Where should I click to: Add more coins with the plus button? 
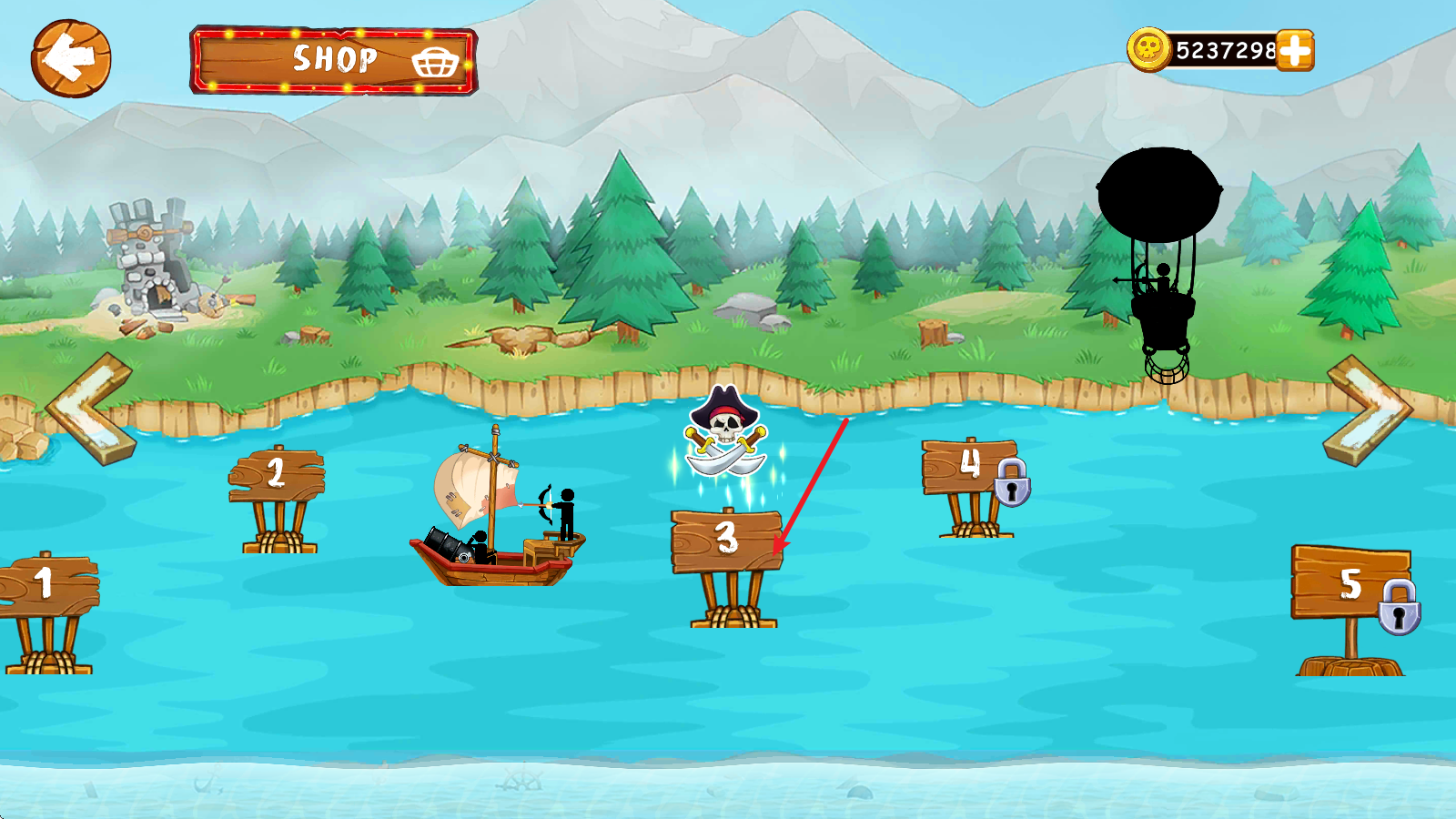[1295, 50]
